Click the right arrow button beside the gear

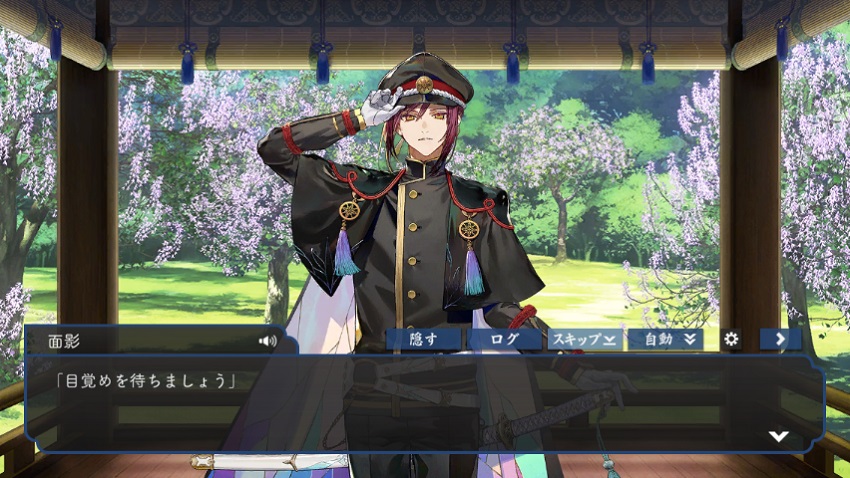click(x=780, y=339)
